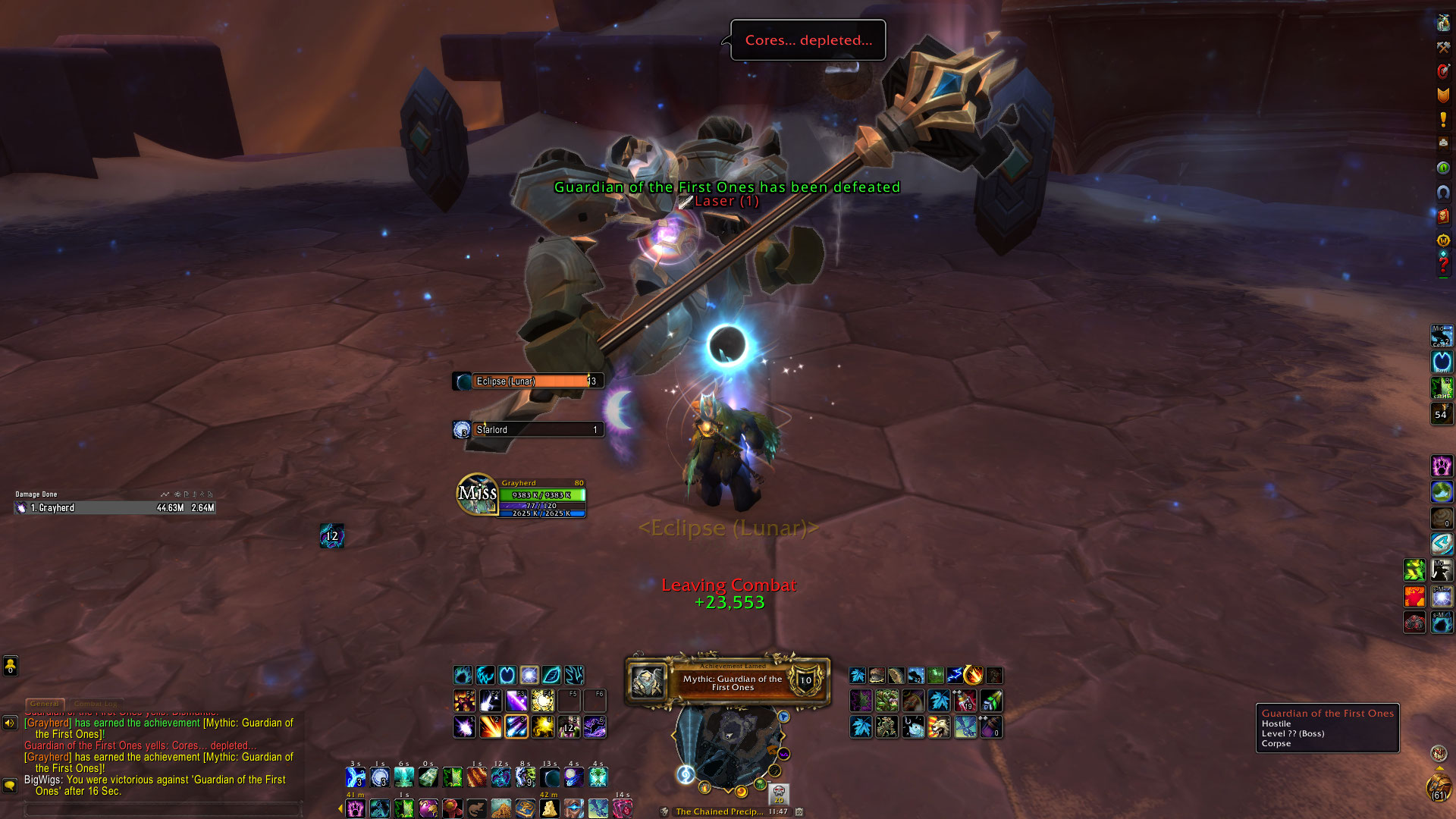Click the skull dungeon difficulty icon
Screen dimensions: 1456x819
click(x=779, y=794)
